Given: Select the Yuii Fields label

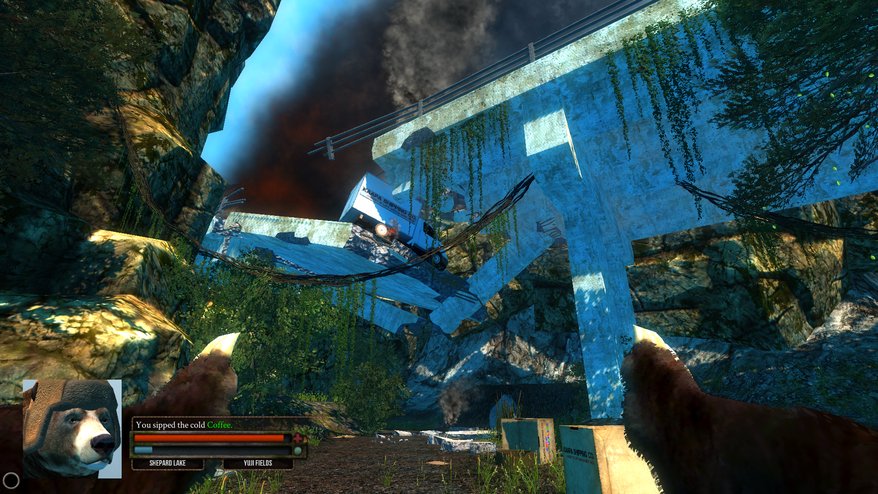Looking at the screenshot, I should 258,464.
